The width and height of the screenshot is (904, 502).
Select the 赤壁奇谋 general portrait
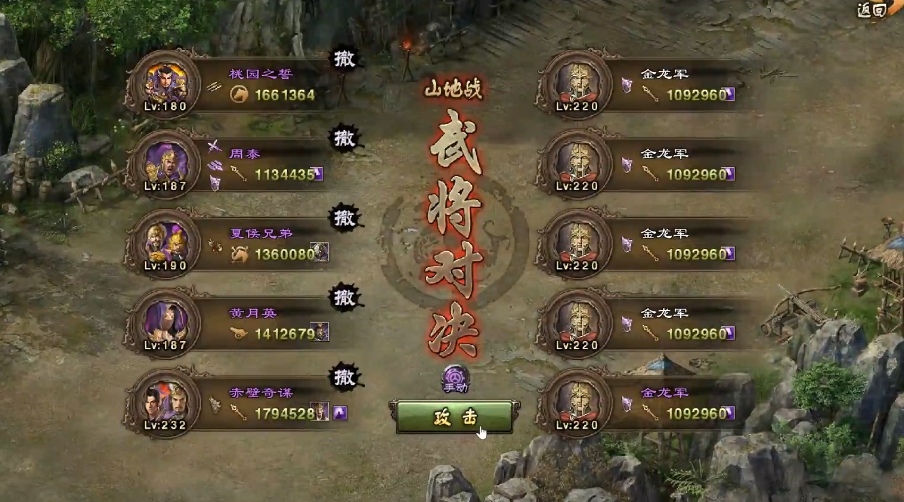[x=163, y=401]
